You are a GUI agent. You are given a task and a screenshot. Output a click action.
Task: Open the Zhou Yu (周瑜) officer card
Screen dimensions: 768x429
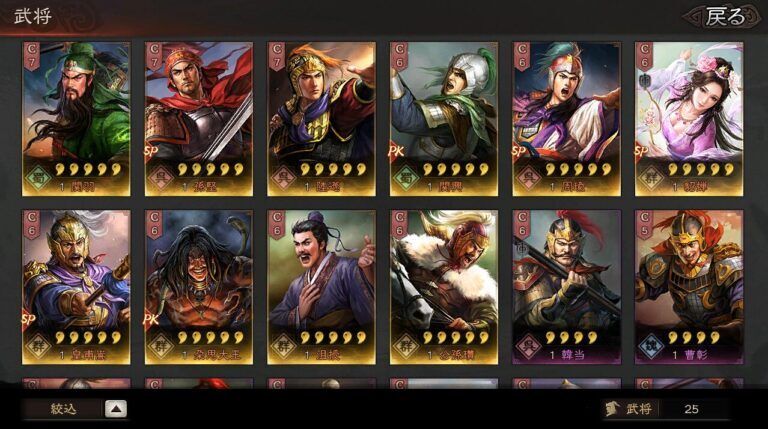(x=566, y=118)
